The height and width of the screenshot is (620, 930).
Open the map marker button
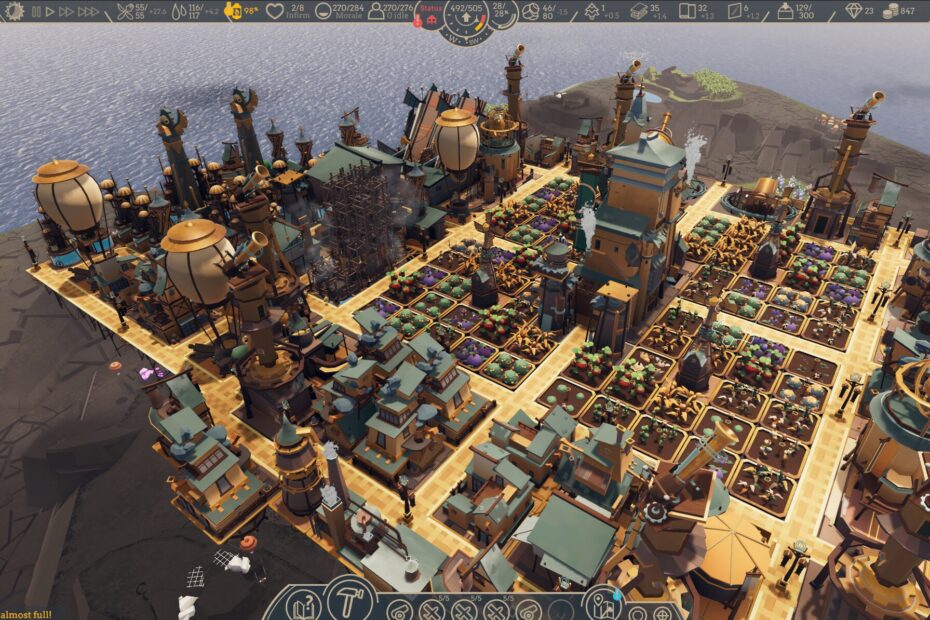click(603, 606)
